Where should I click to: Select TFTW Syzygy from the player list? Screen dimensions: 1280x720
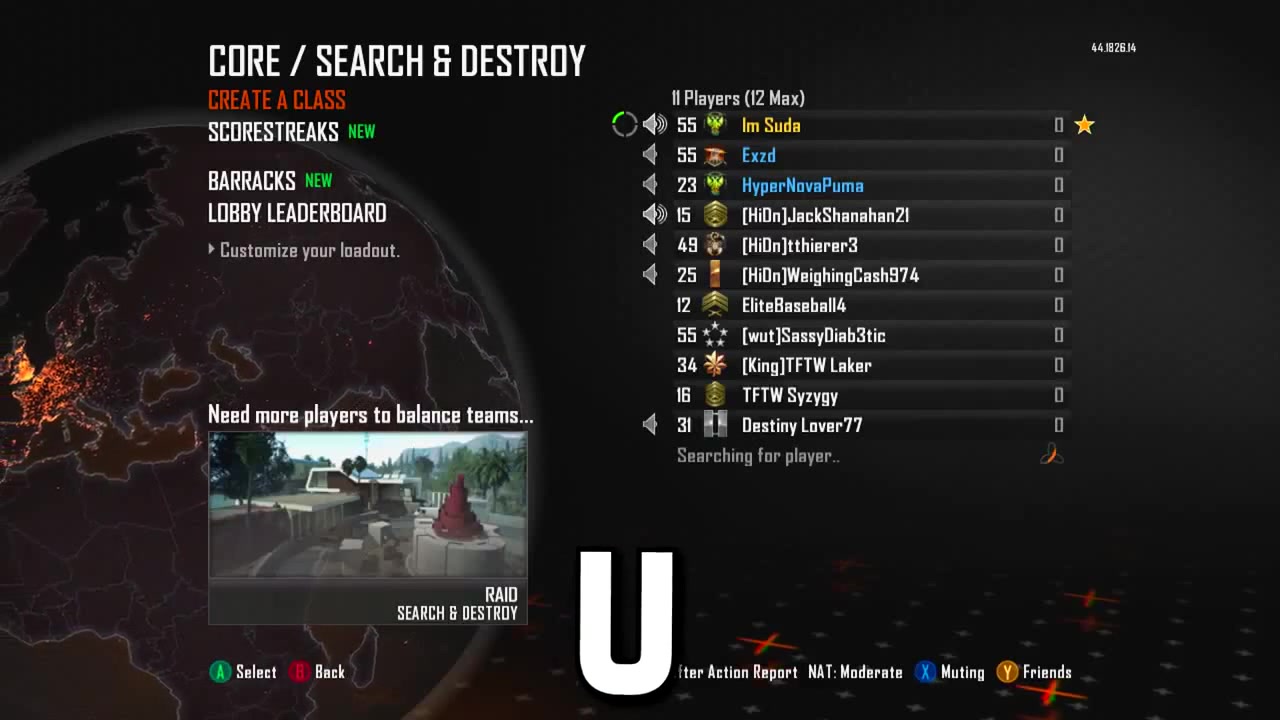point(790,395)
